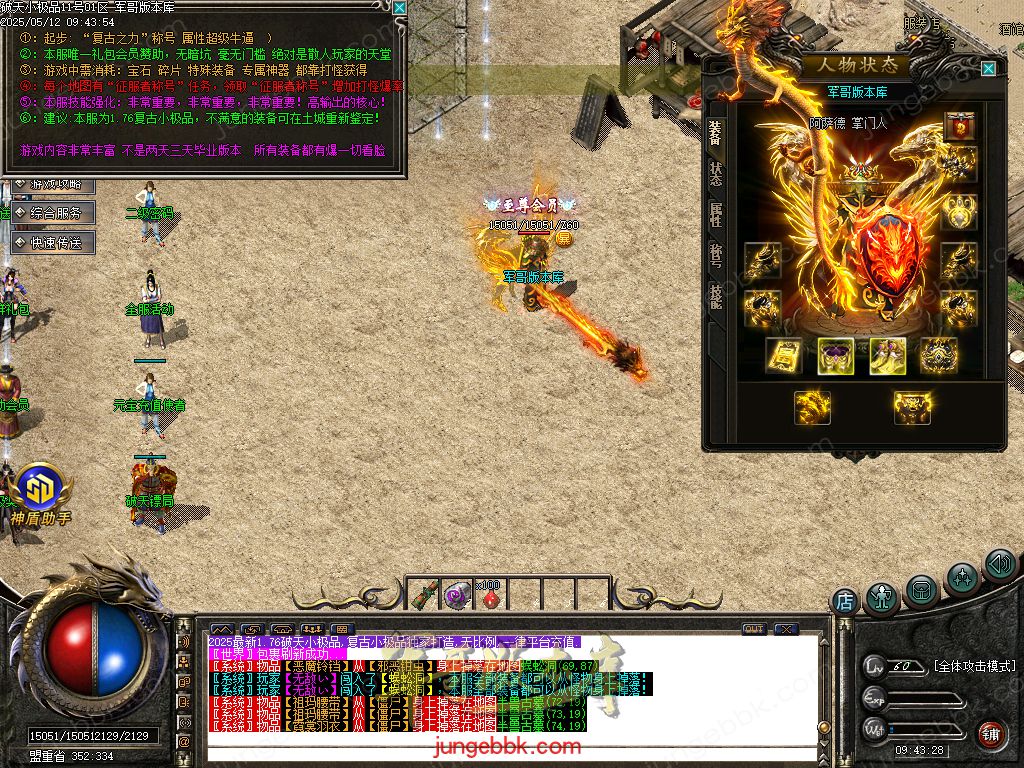The image size is (1024, 768).
Task: Open the character figure round button
Action: pyautogui.click(x=882, y=597)
